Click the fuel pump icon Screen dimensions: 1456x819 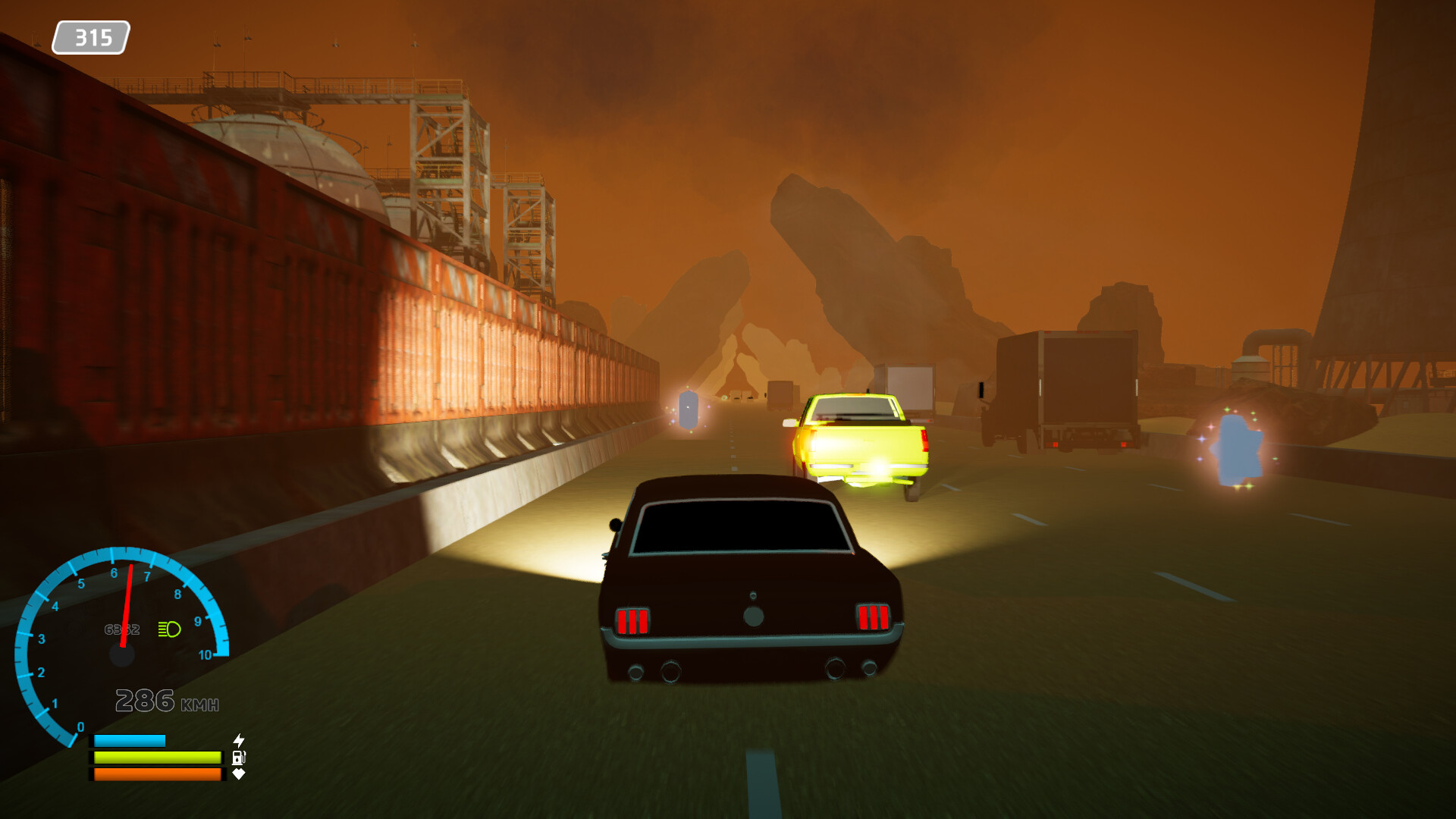point(239,757)
